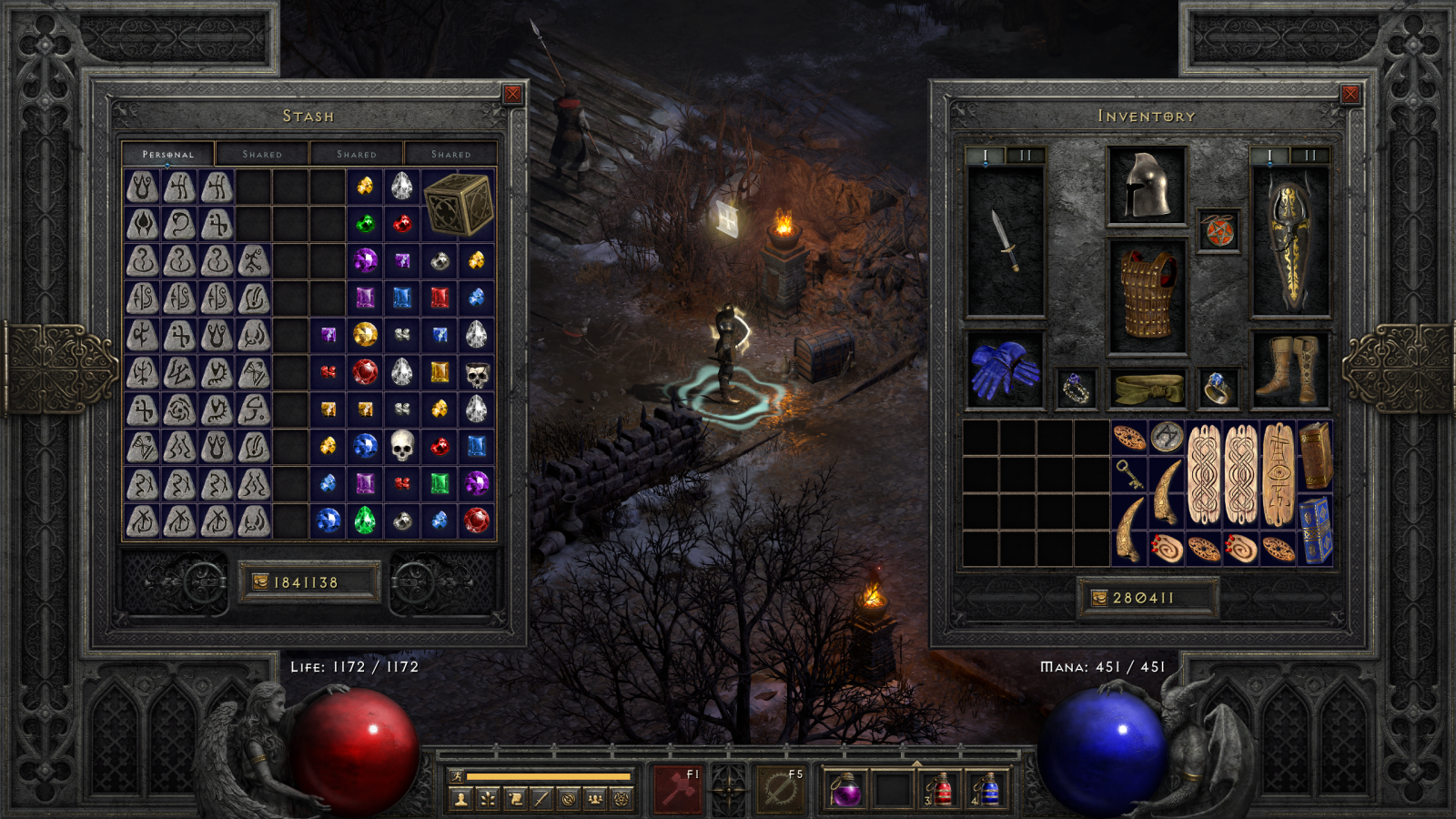1456x819 pixels.
Task: Open the left skill F1 selector
Action: tap(677, 788)
